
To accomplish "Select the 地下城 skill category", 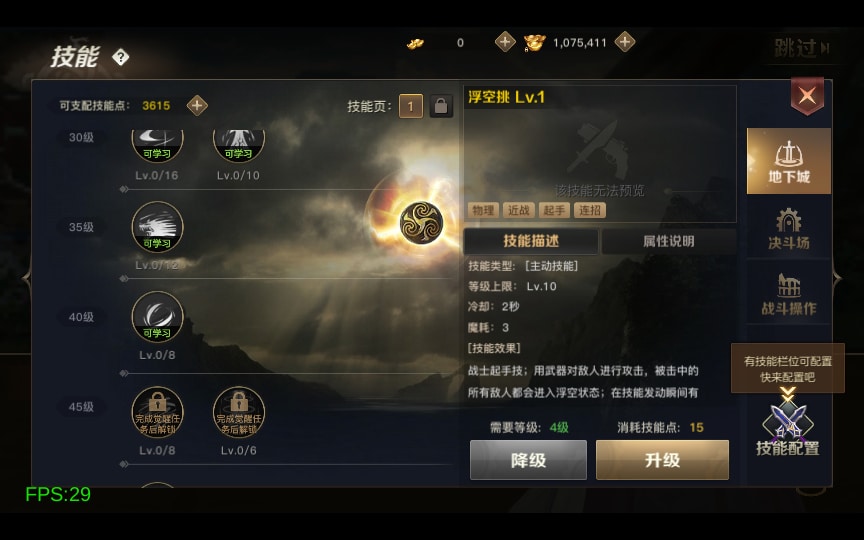I will (x=789, y=160).
